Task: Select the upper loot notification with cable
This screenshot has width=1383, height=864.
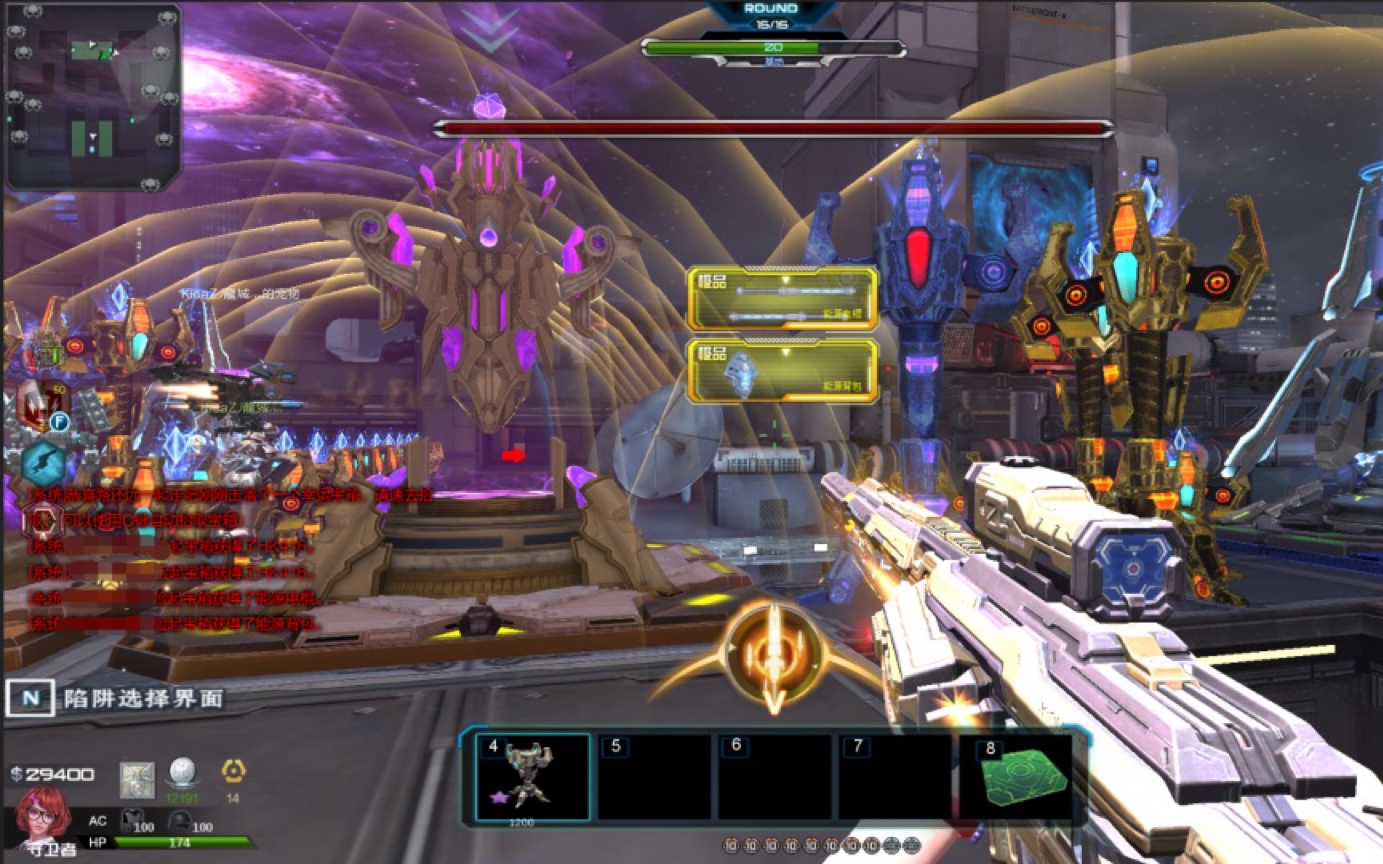Action: coord(783,298)
